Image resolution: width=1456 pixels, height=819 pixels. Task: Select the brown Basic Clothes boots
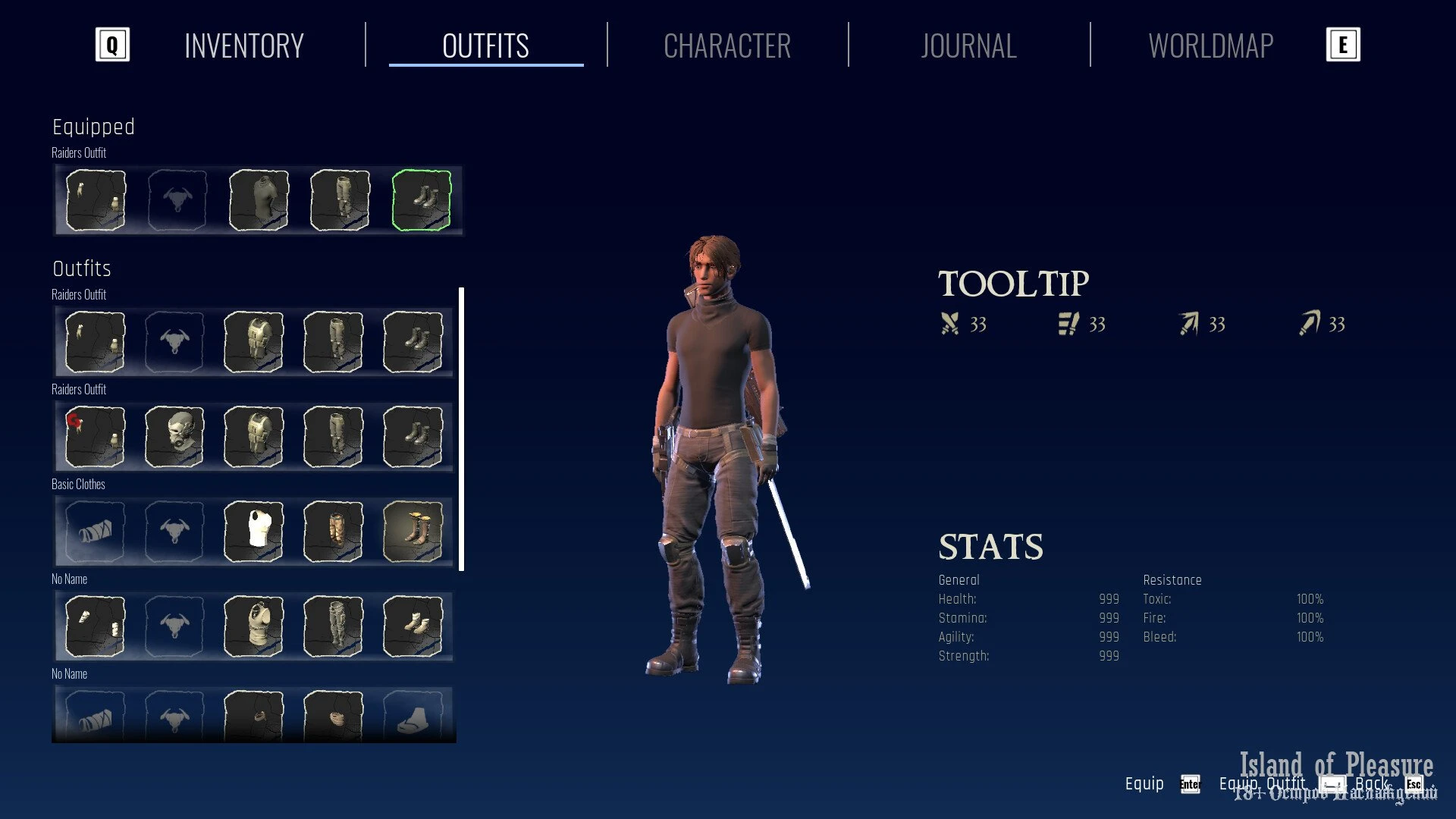pos(413,532)
